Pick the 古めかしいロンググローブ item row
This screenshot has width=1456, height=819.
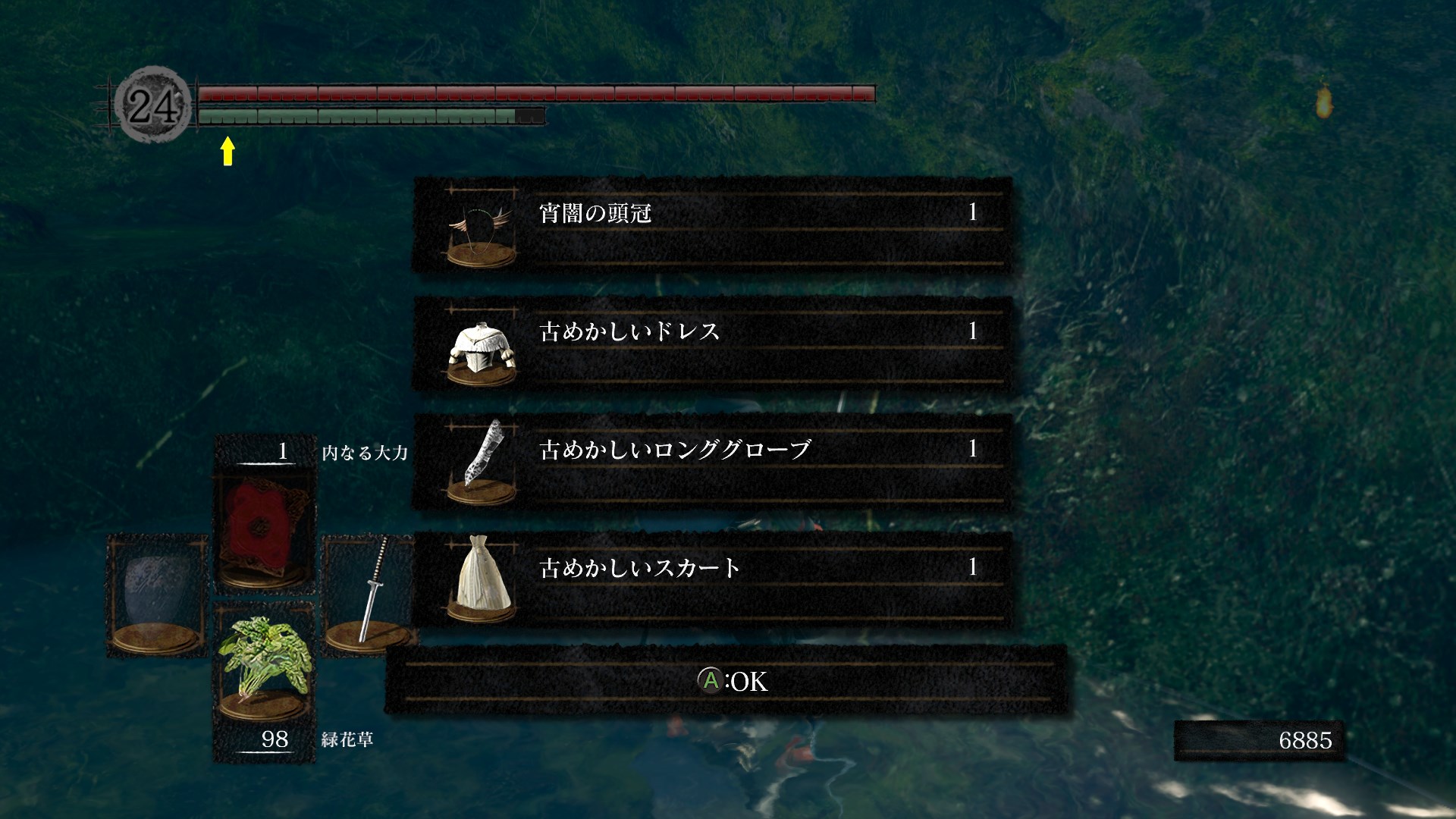(x=711, y=462)
